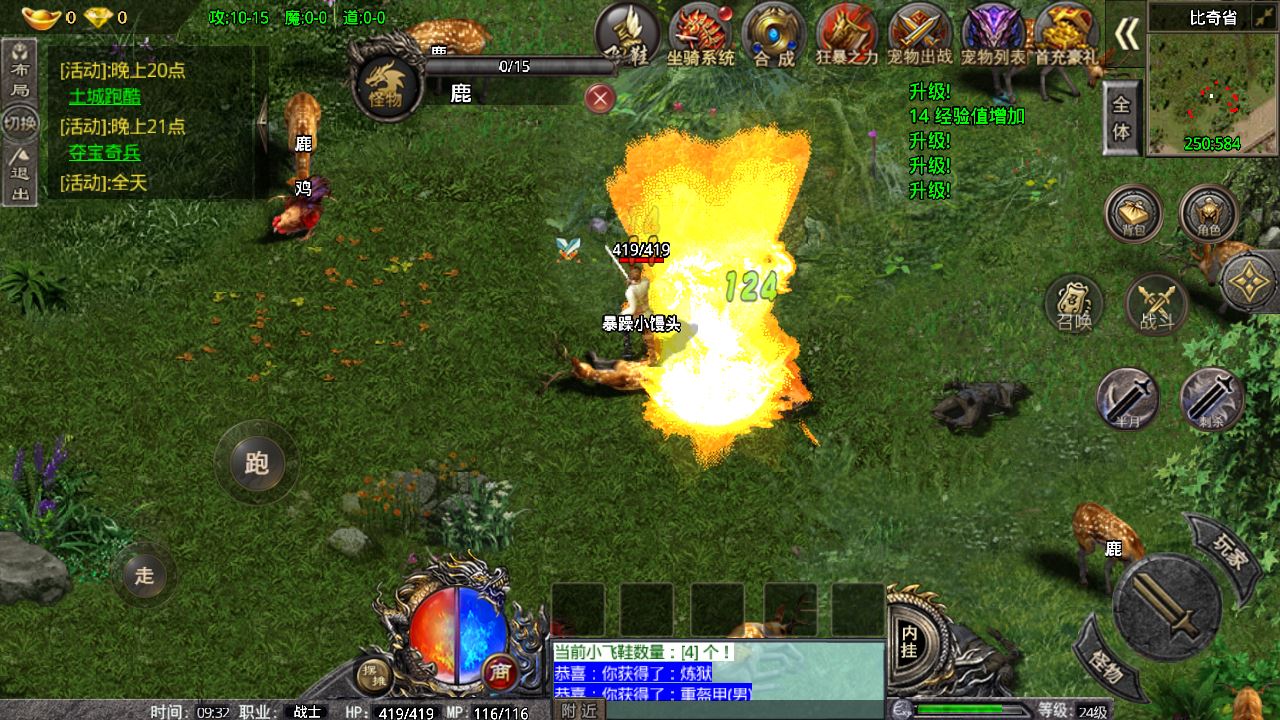
Task: Open the 宠物列表 pet list
Action: tap(993, 33)
